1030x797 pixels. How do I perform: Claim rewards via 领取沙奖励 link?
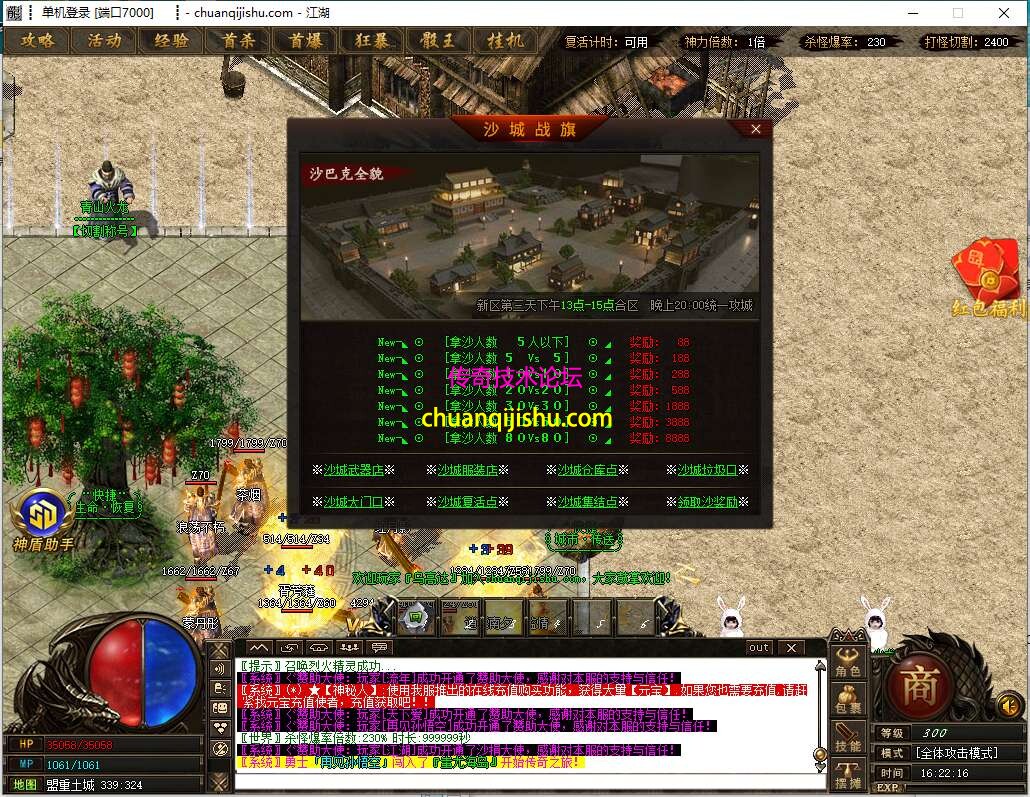(x=707, y=502)
